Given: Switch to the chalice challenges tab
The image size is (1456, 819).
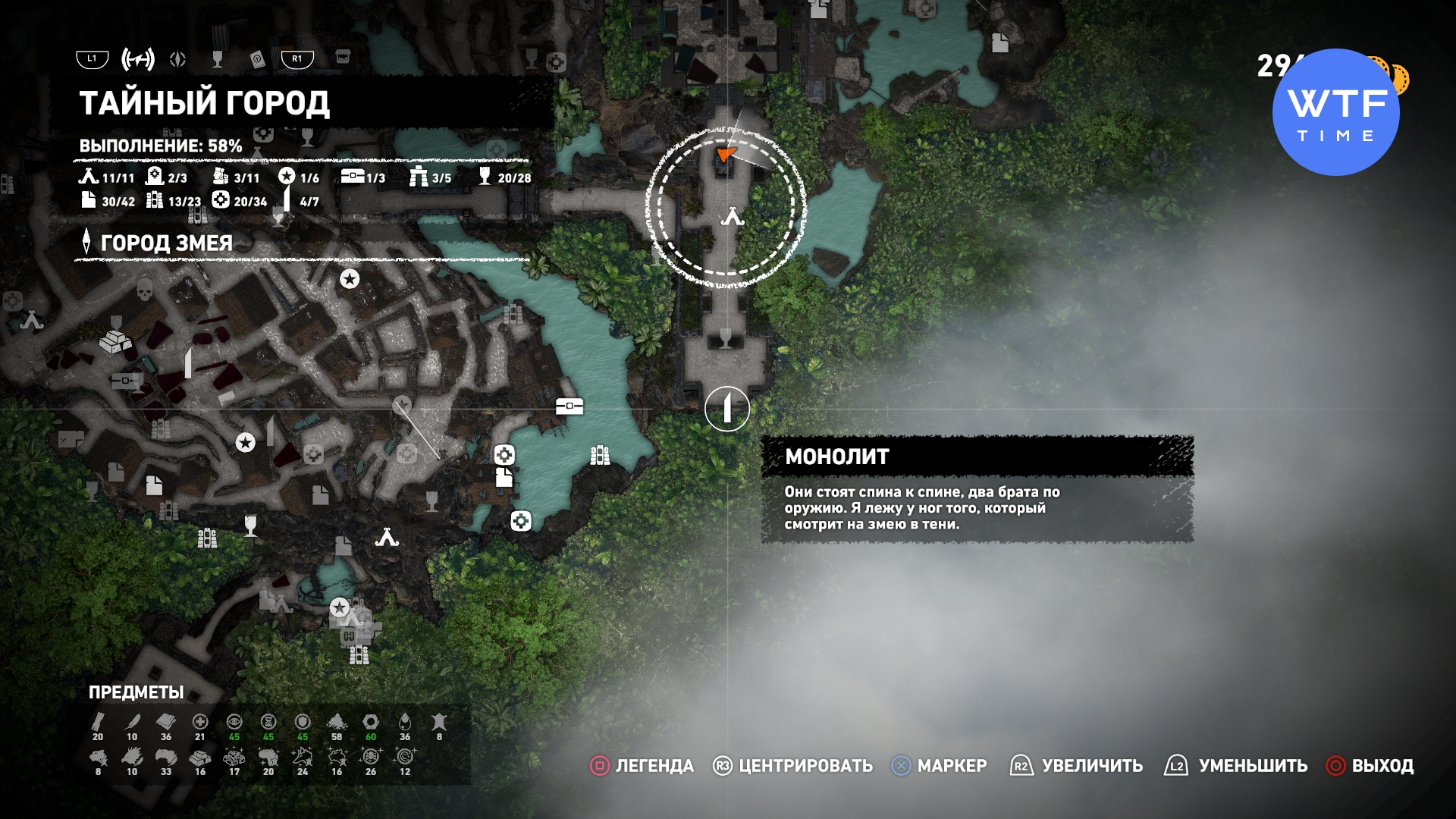Looking at the screenshot, I should click(218, 59).
